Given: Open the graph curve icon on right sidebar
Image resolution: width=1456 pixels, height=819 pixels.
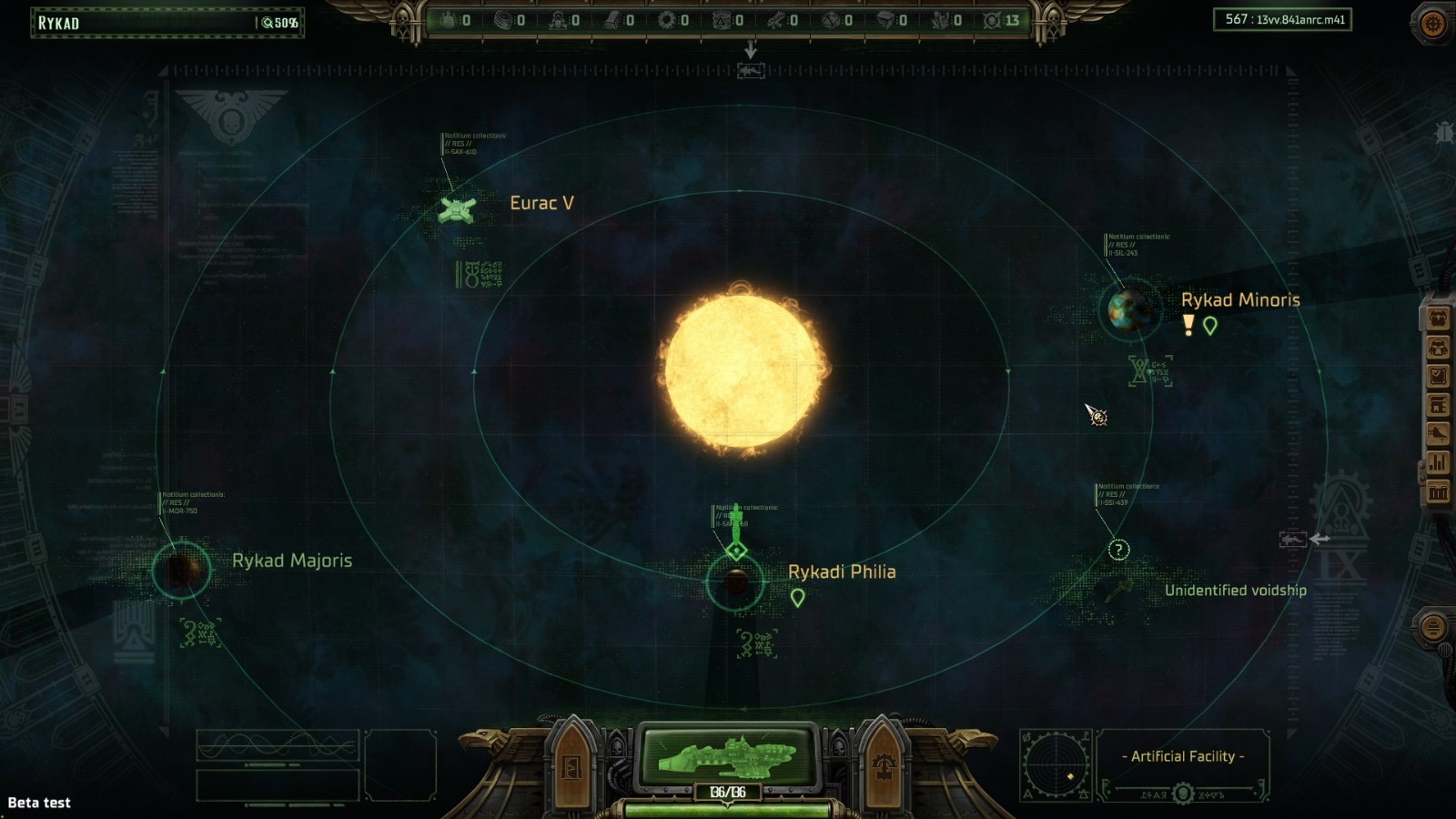Looking at the screenshot, I should point(1438,432).
